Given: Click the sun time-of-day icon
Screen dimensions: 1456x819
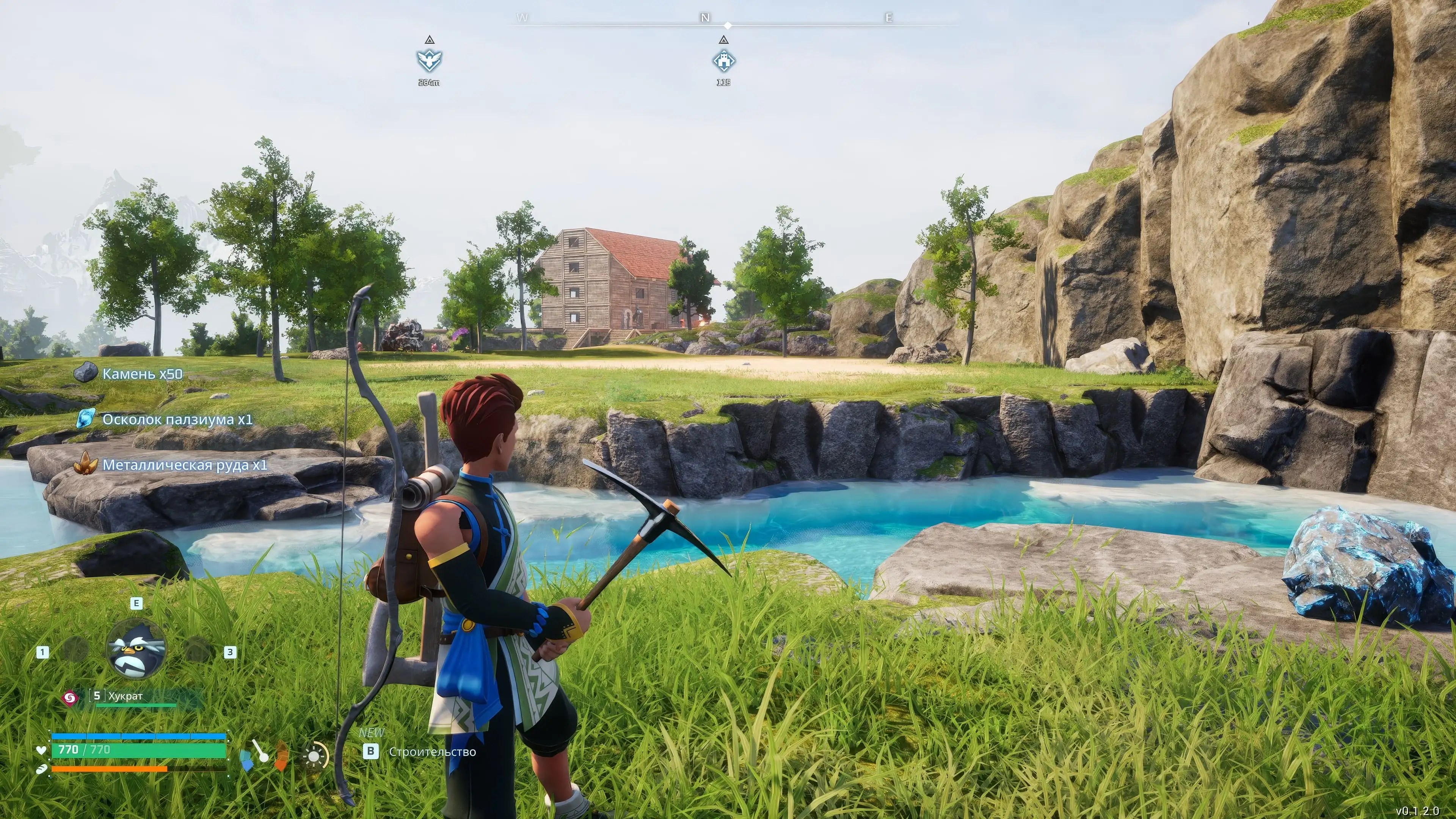Looking at the screenshot, I should pos(314,756).
